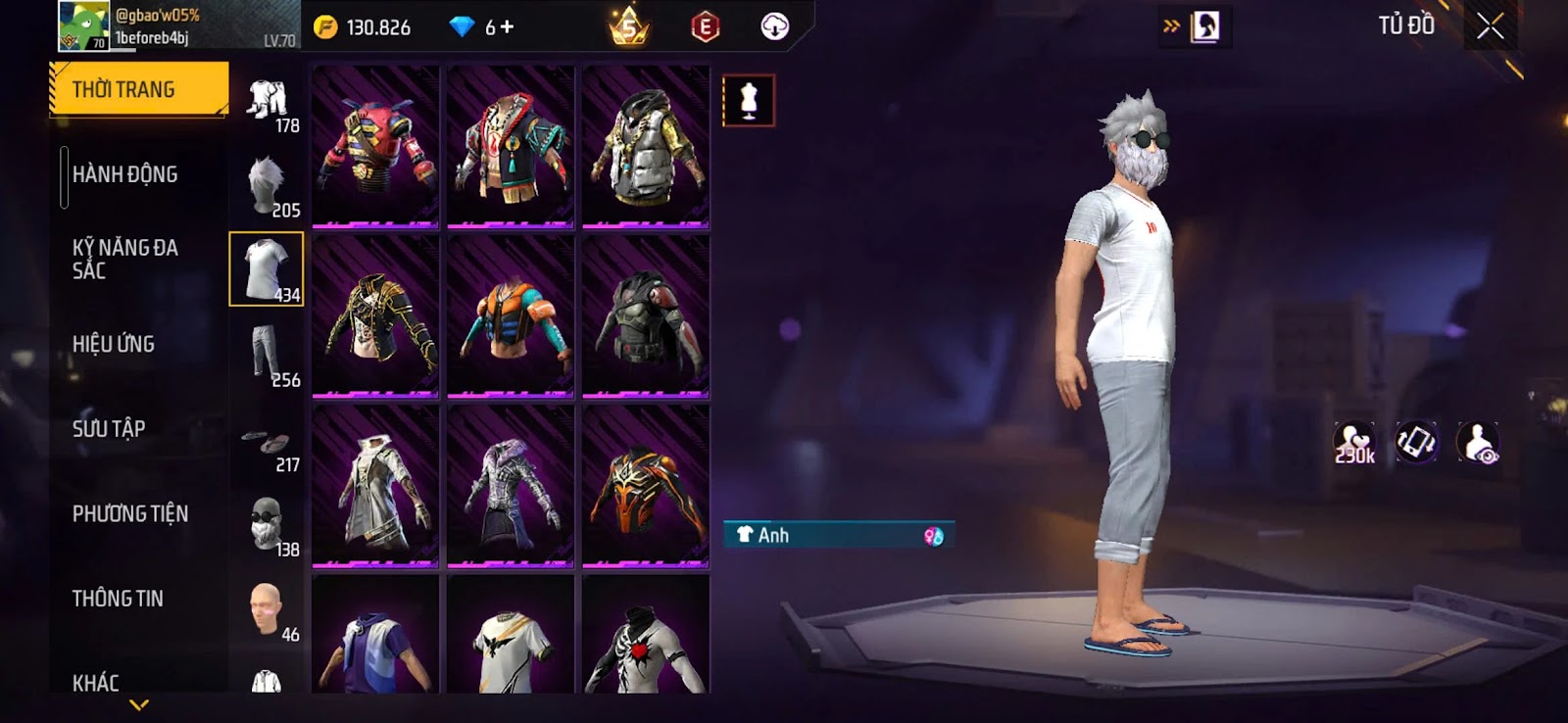Select the face category showing 46
Screen dimensions: 1568x723
[267, 609]
